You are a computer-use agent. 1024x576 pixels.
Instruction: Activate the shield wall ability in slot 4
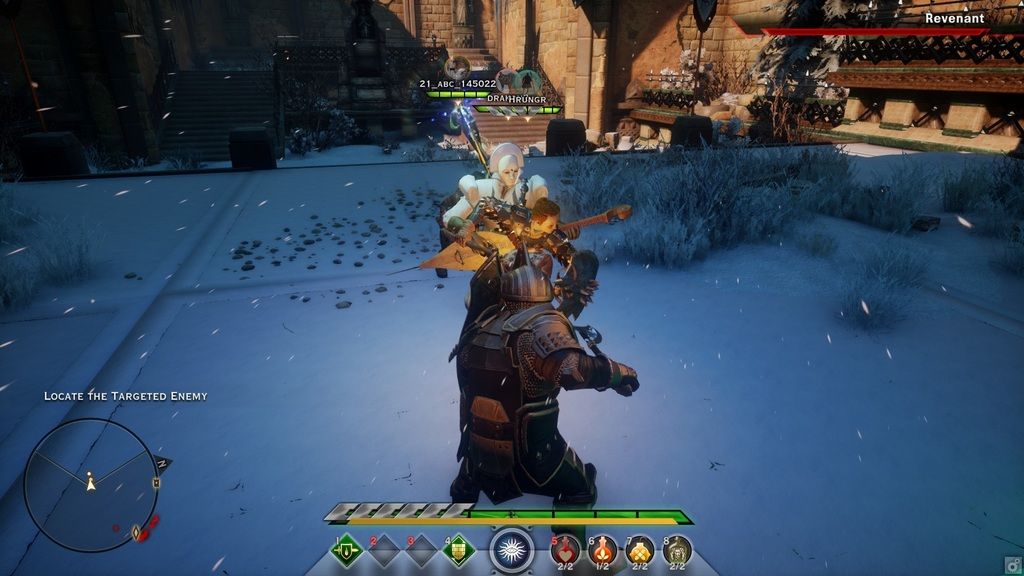coord(459,549)
